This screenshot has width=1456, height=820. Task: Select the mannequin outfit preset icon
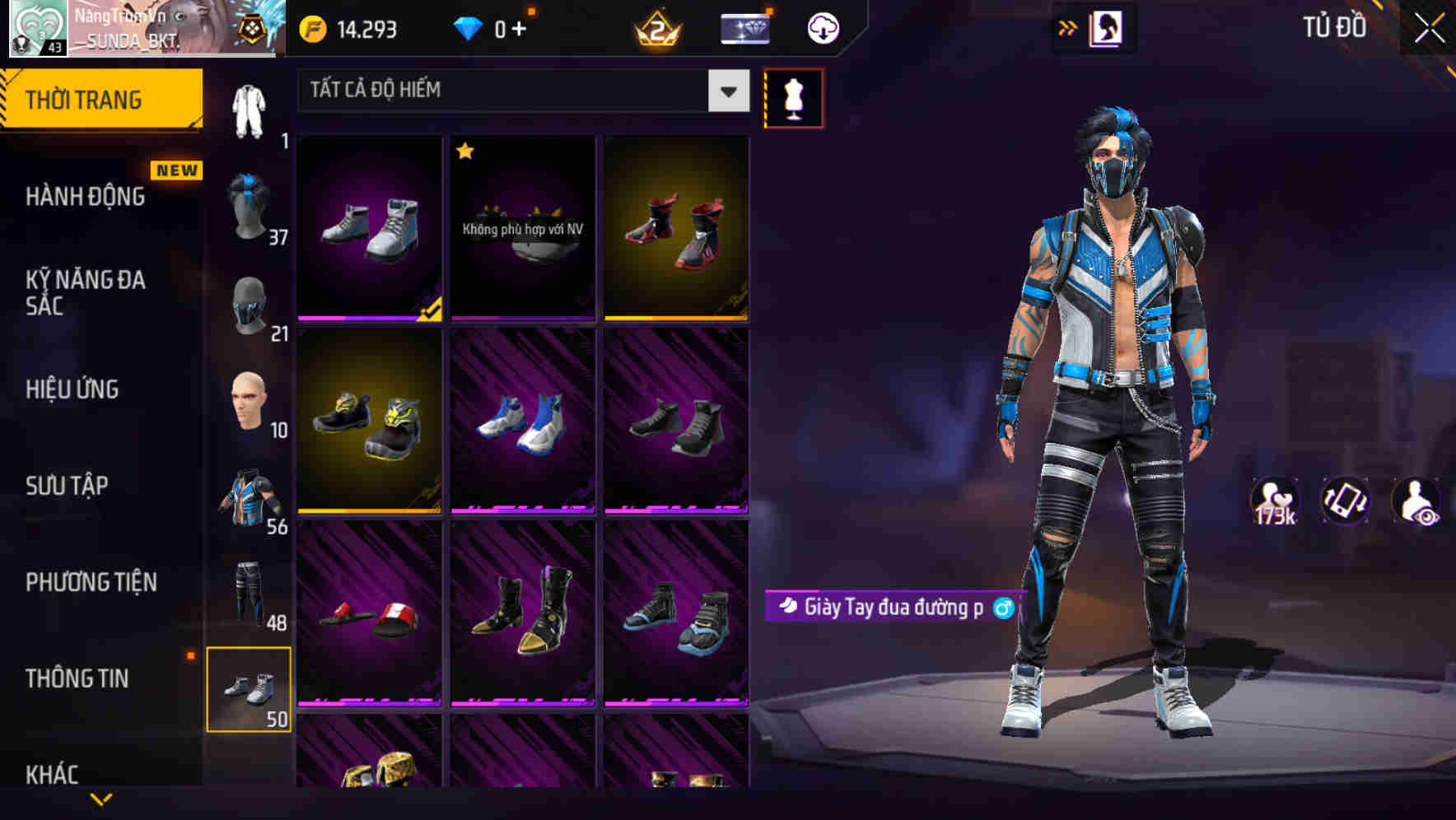point(793,96)
